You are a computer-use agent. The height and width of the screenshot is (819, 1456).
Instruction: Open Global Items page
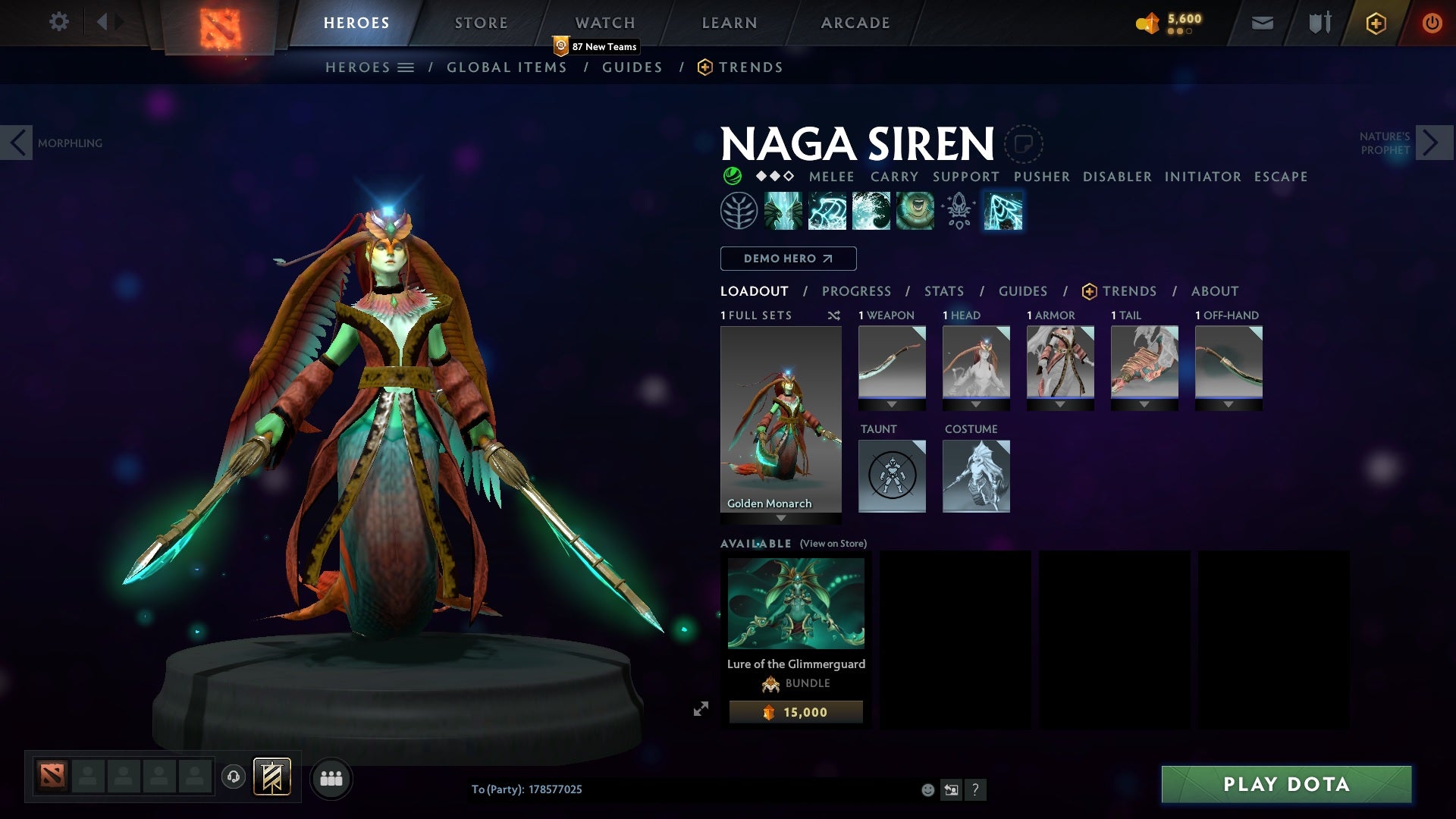tap(507, 67)
